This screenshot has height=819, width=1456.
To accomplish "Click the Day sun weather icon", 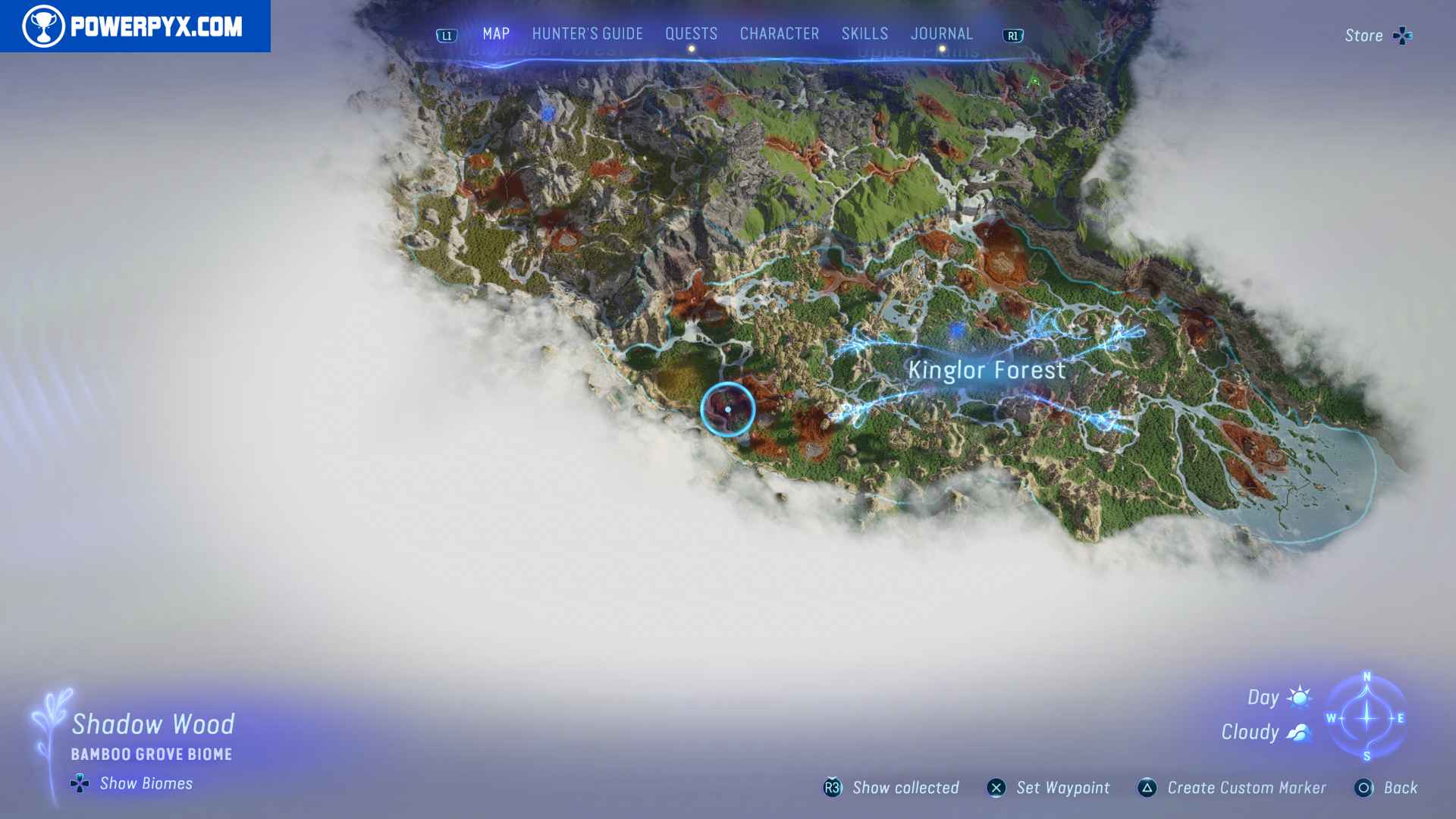I will coord(1298,697).
